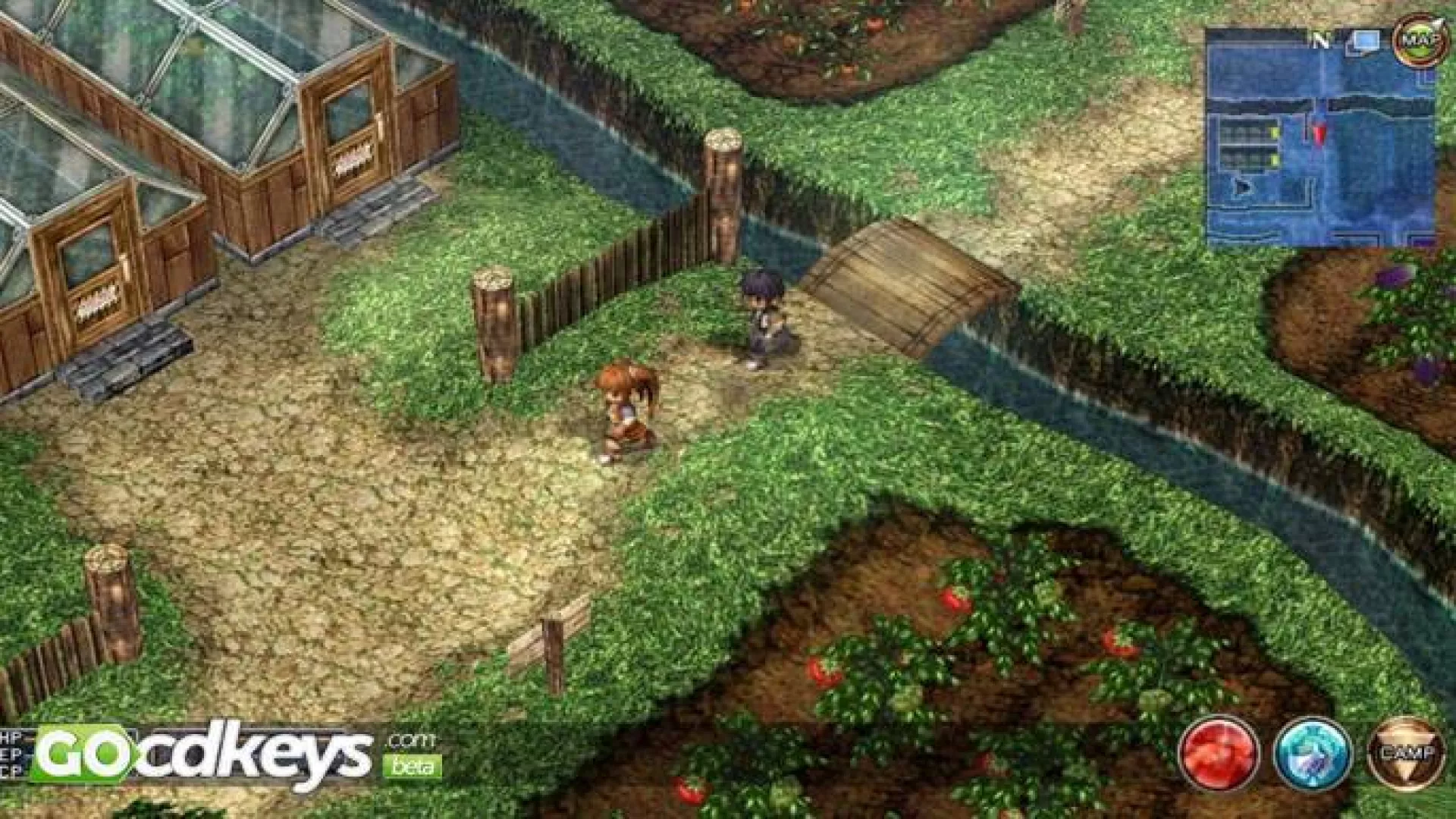
Task: Select the red player arrow on the minimap
Action: pyautogui.click(x=1317, y=135)
